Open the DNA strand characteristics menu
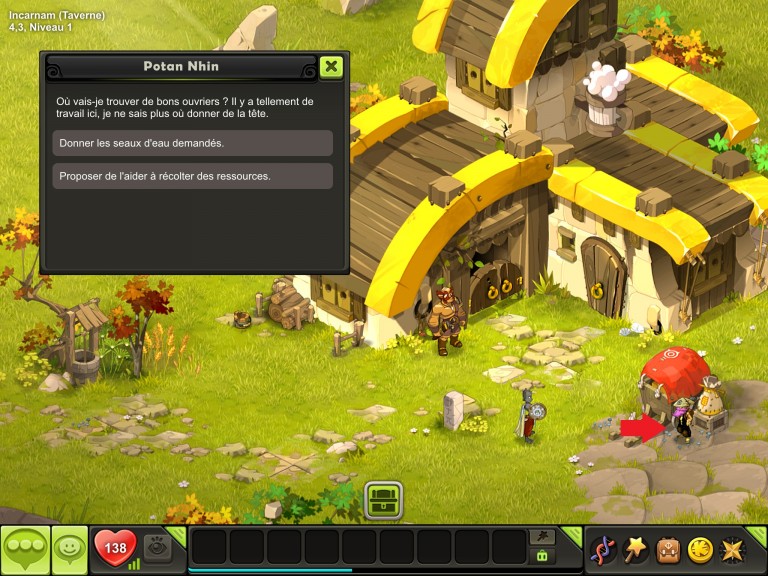 (x=603, y=550)
